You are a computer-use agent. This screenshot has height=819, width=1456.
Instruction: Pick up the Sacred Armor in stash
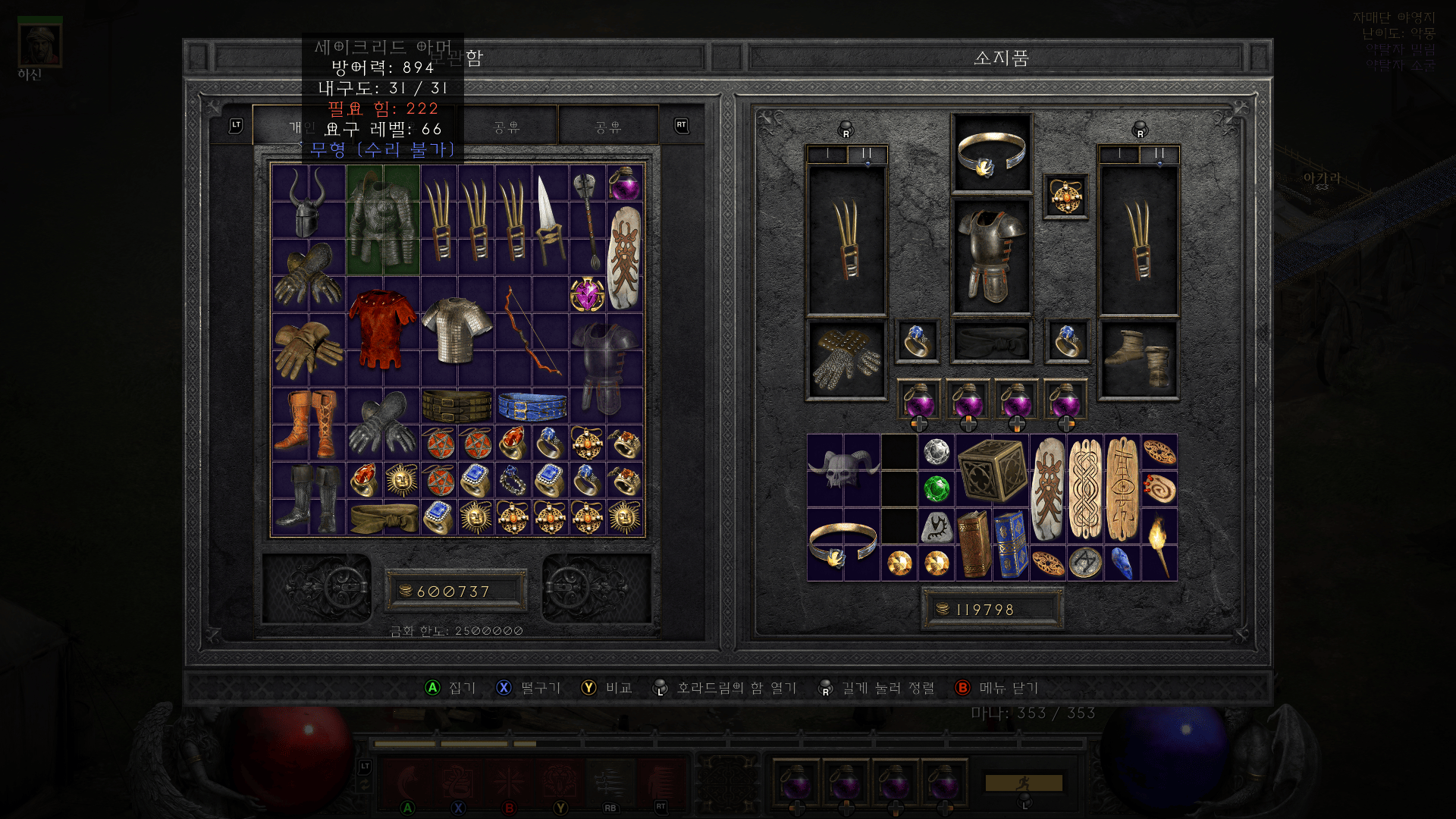point(383,220)
